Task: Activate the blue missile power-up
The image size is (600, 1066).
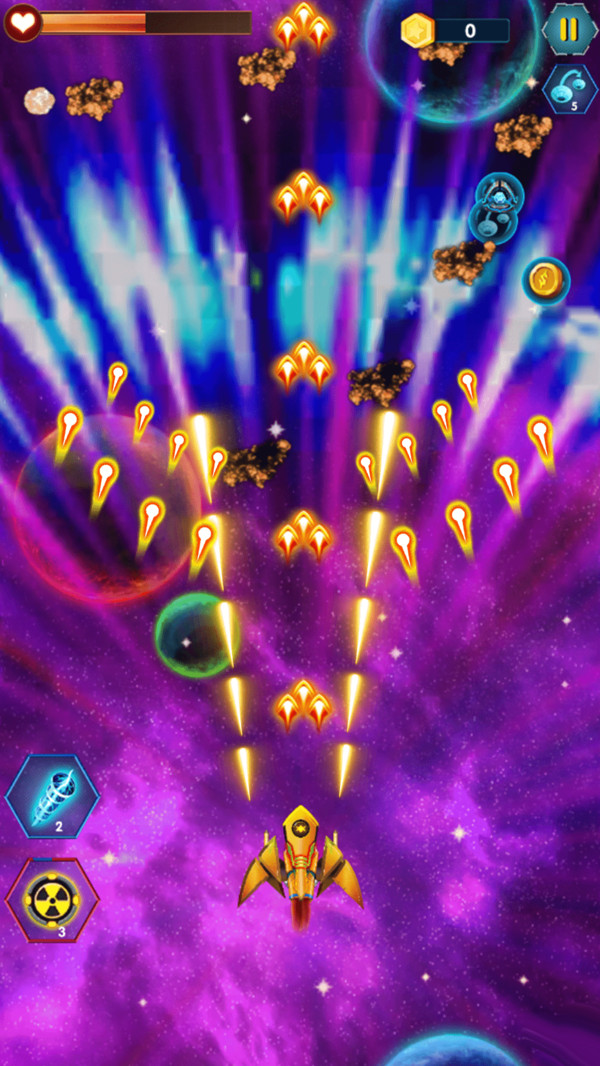Action: 52,797
